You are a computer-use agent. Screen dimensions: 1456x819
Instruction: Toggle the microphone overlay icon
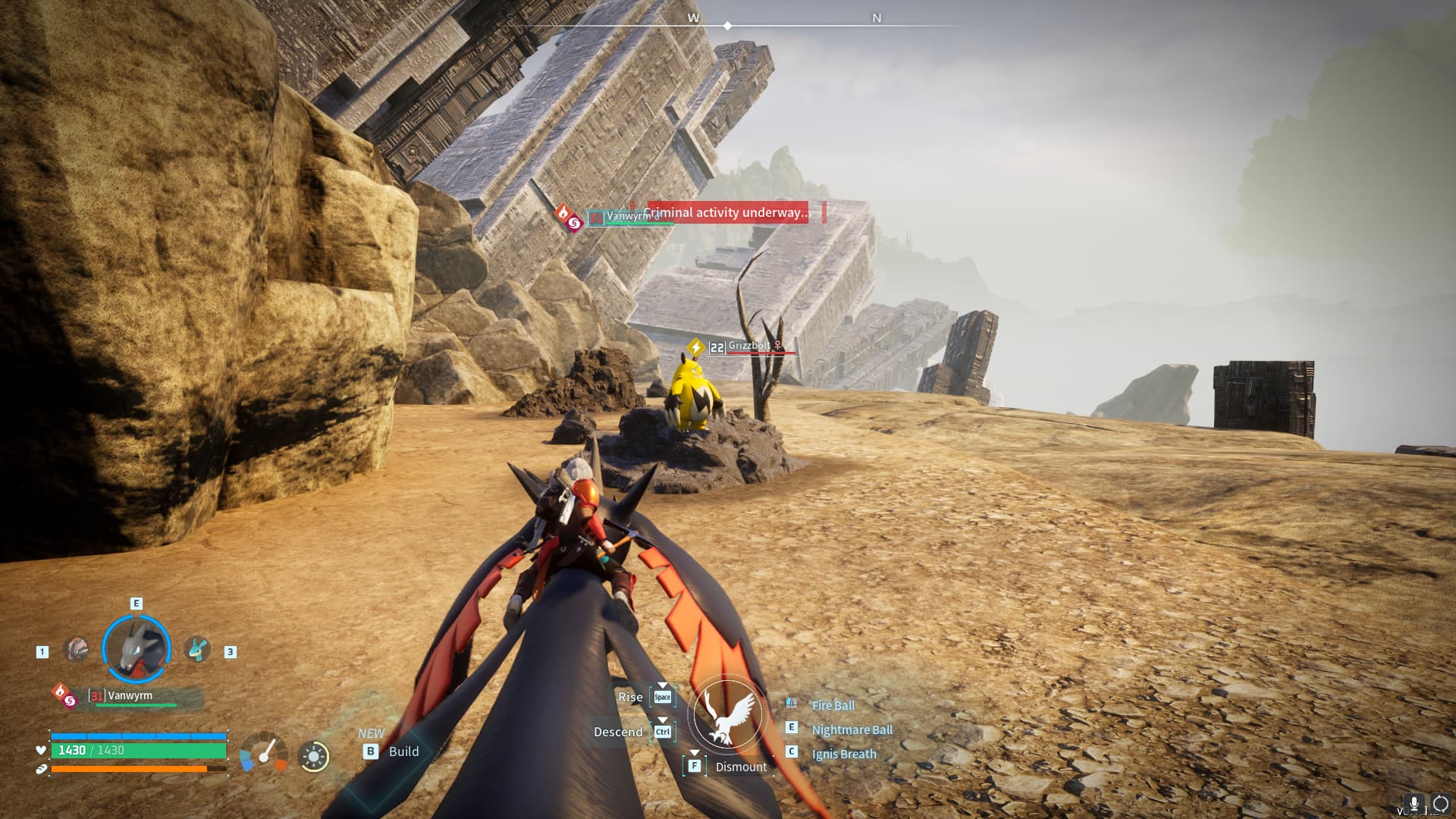[1414, 804]
